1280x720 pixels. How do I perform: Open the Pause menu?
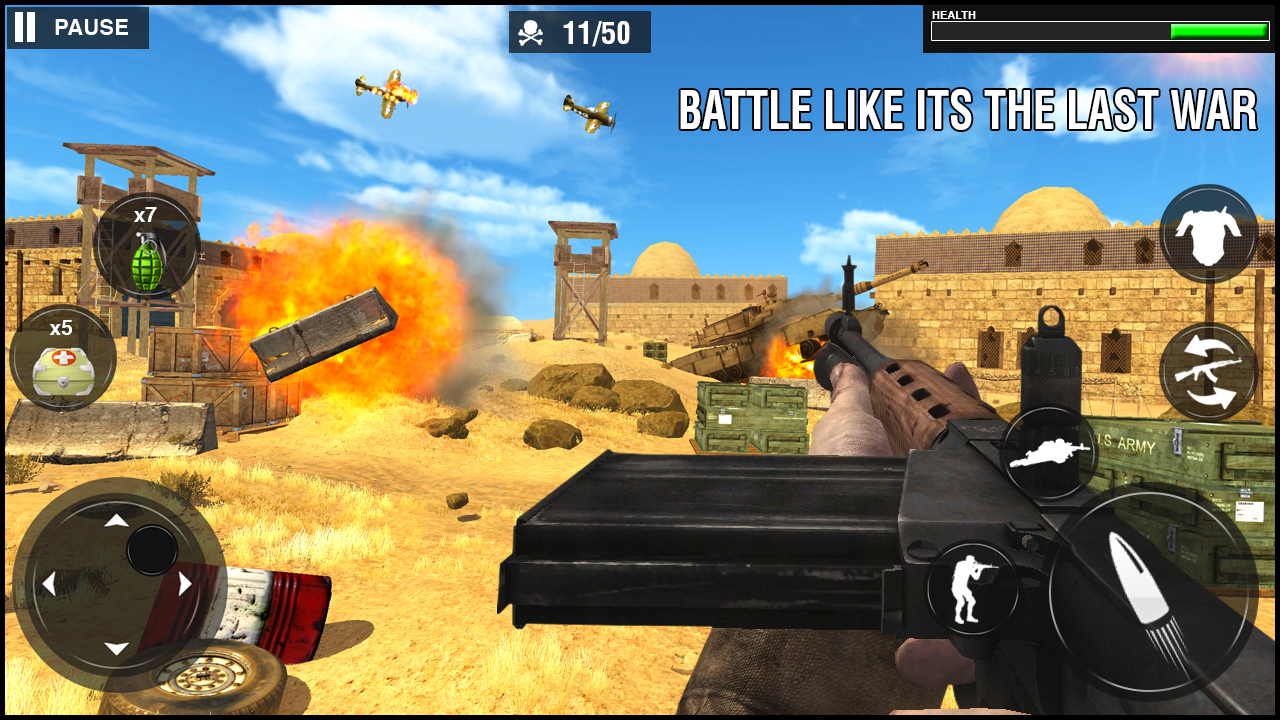click(x=77, y=27)
